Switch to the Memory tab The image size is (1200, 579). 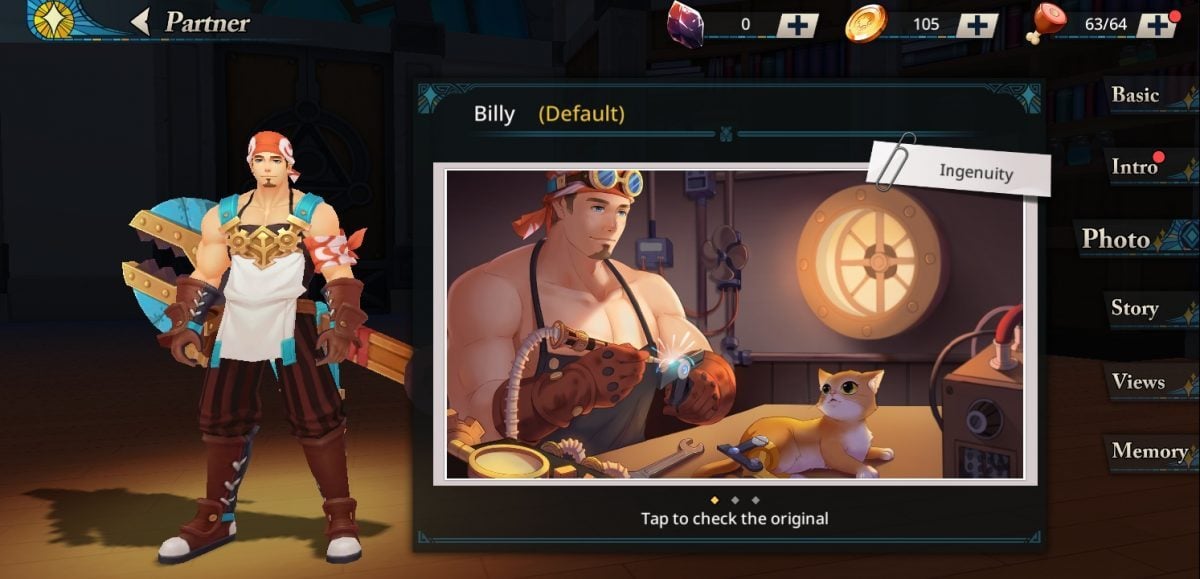[1149, 451]
